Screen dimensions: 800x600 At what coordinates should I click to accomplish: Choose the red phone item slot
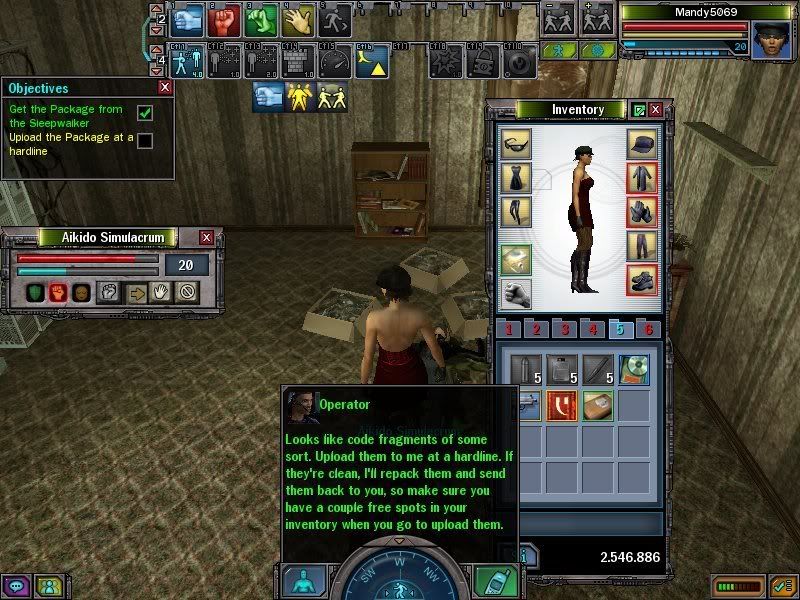[562, 405]
